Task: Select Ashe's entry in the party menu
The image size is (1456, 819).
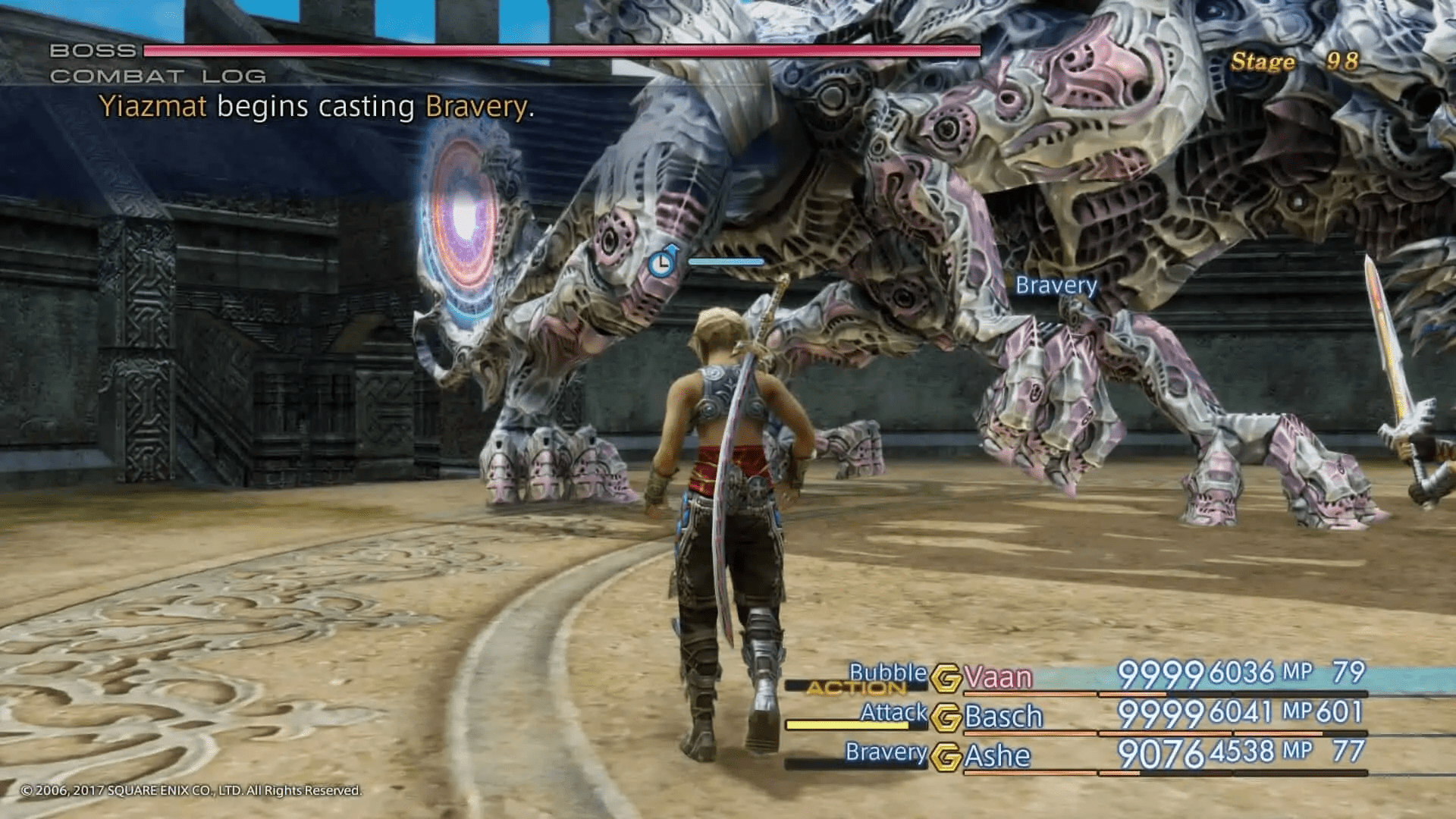Action: 997,755
